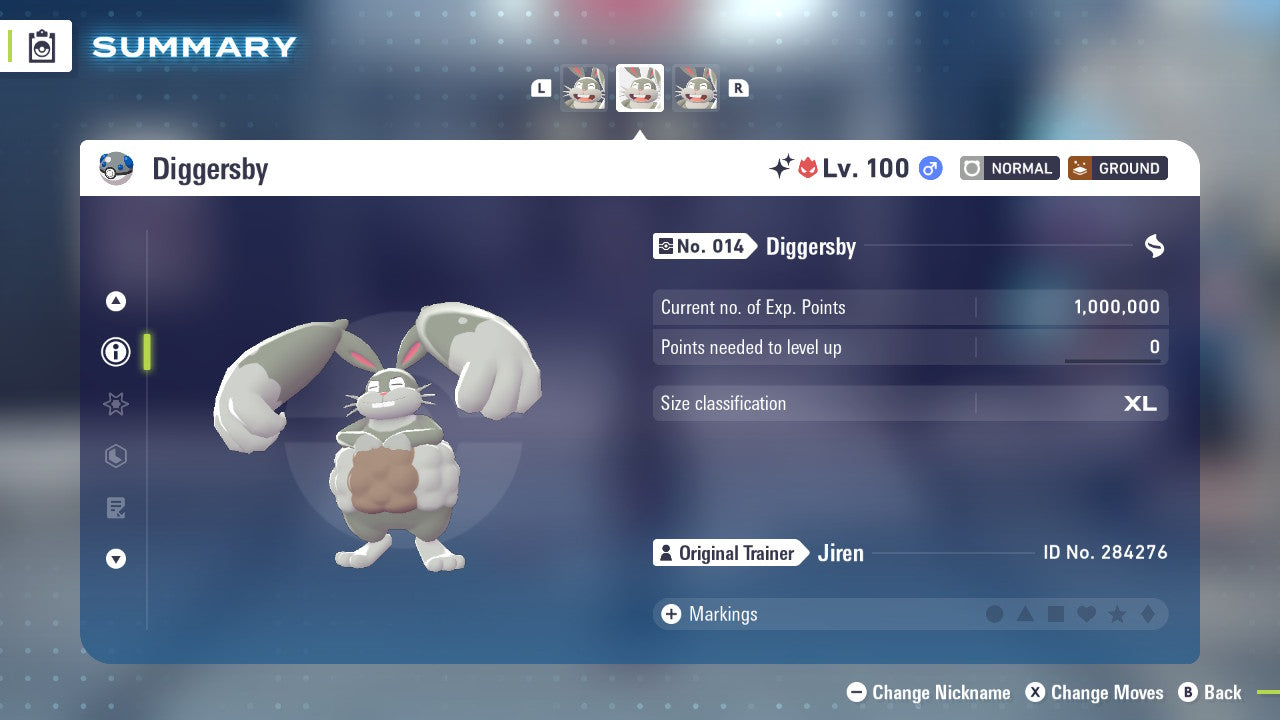Select the memo/records icon in sidebar
The height and width of the screenshot is (720, 1280).
[116, 508]
